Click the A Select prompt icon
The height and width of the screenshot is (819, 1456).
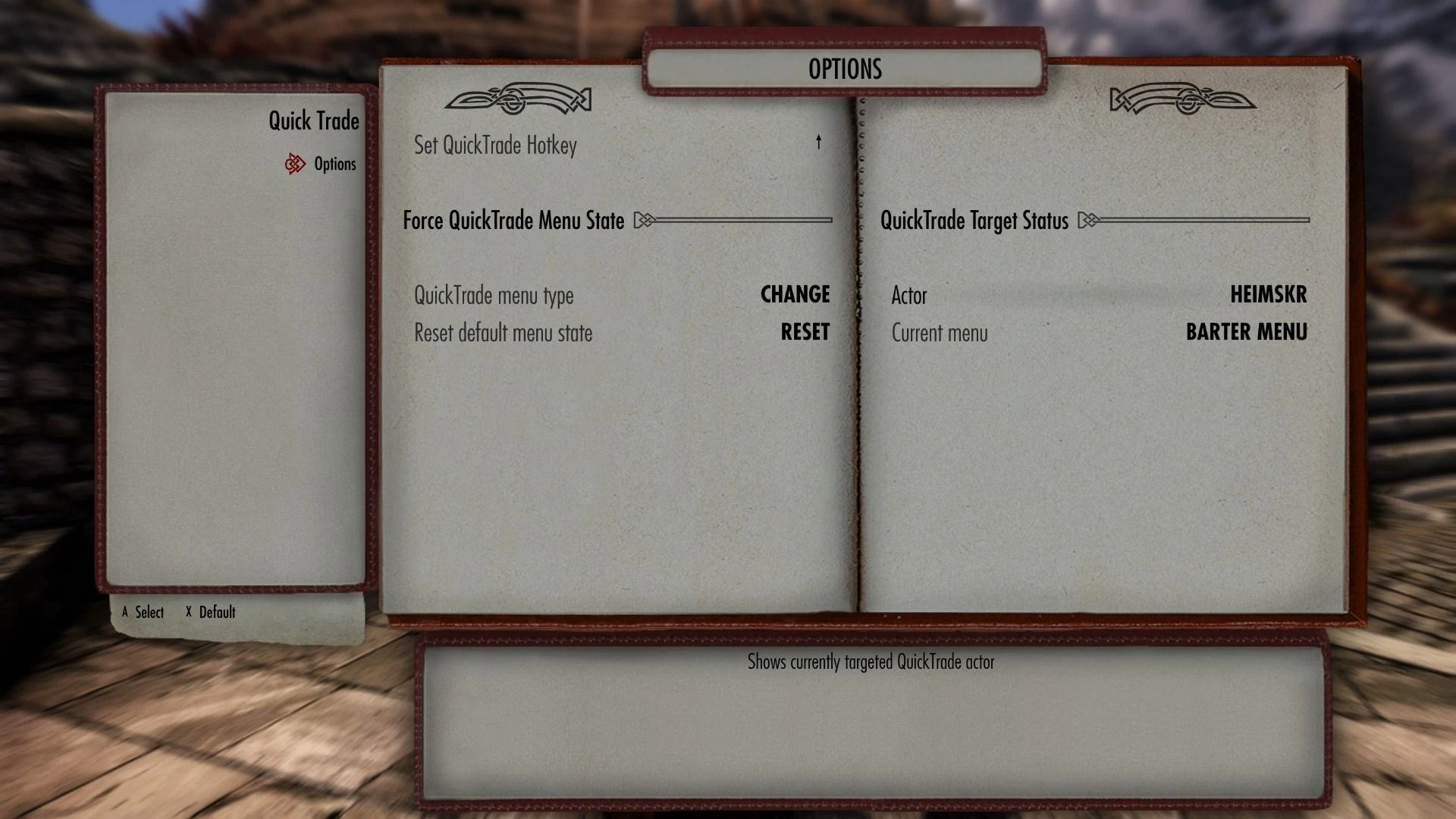126,612
